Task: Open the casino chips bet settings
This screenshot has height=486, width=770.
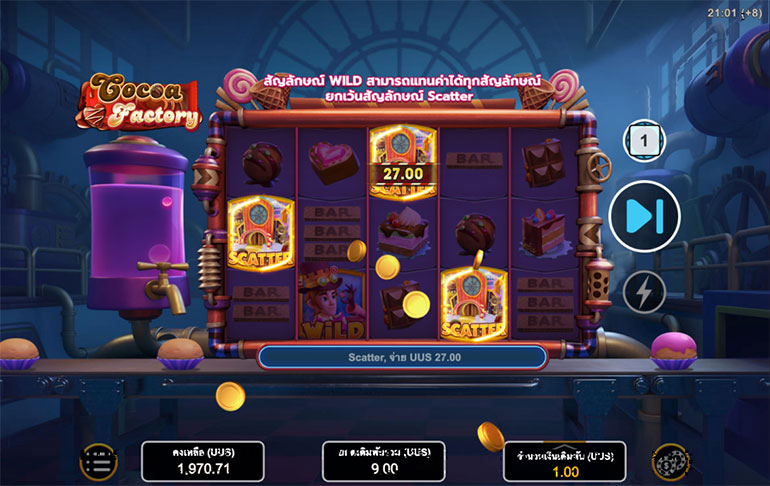Action: [x=670, y=462]
